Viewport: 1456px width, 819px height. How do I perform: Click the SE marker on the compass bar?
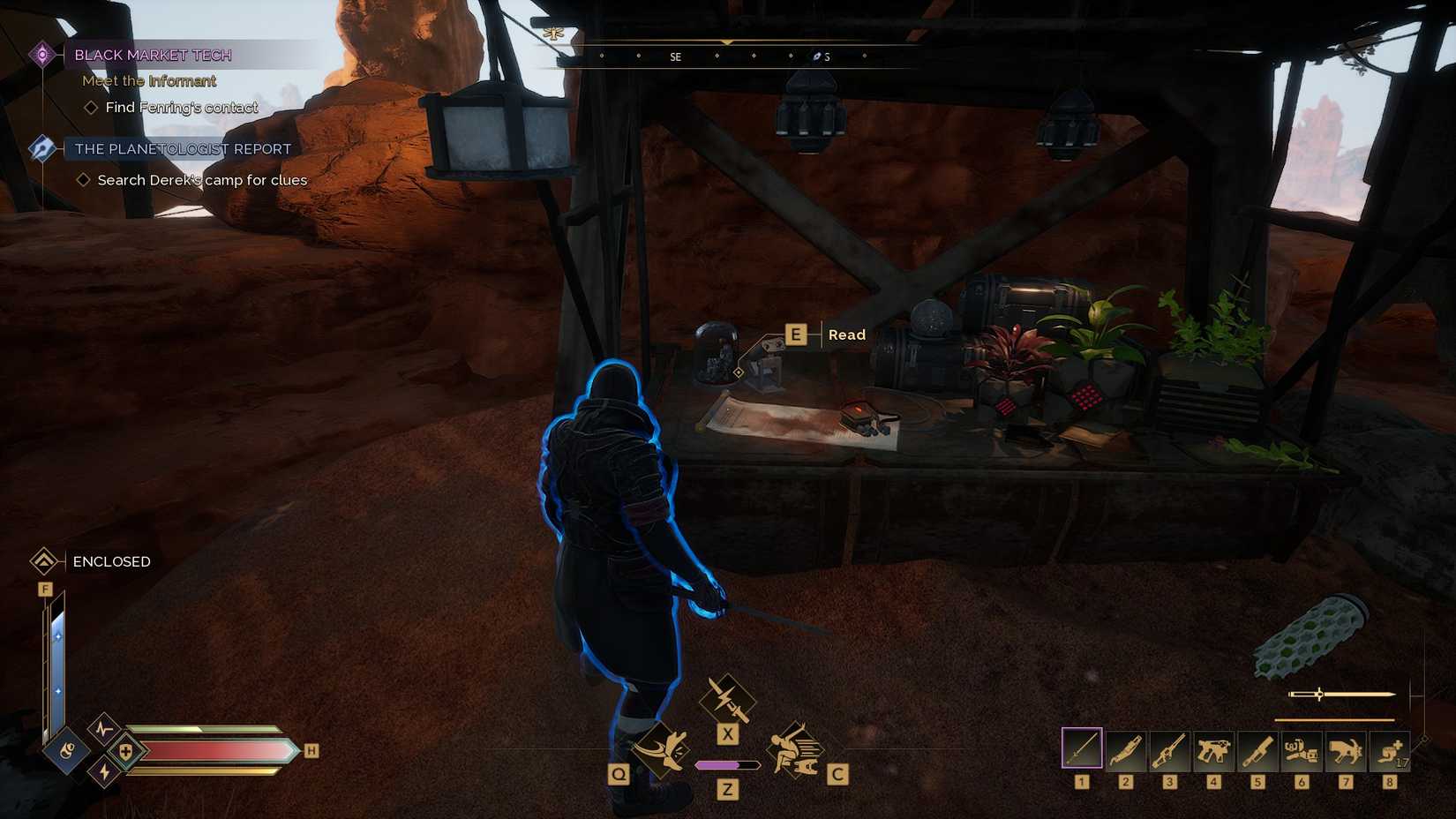[x=676, y=56]
